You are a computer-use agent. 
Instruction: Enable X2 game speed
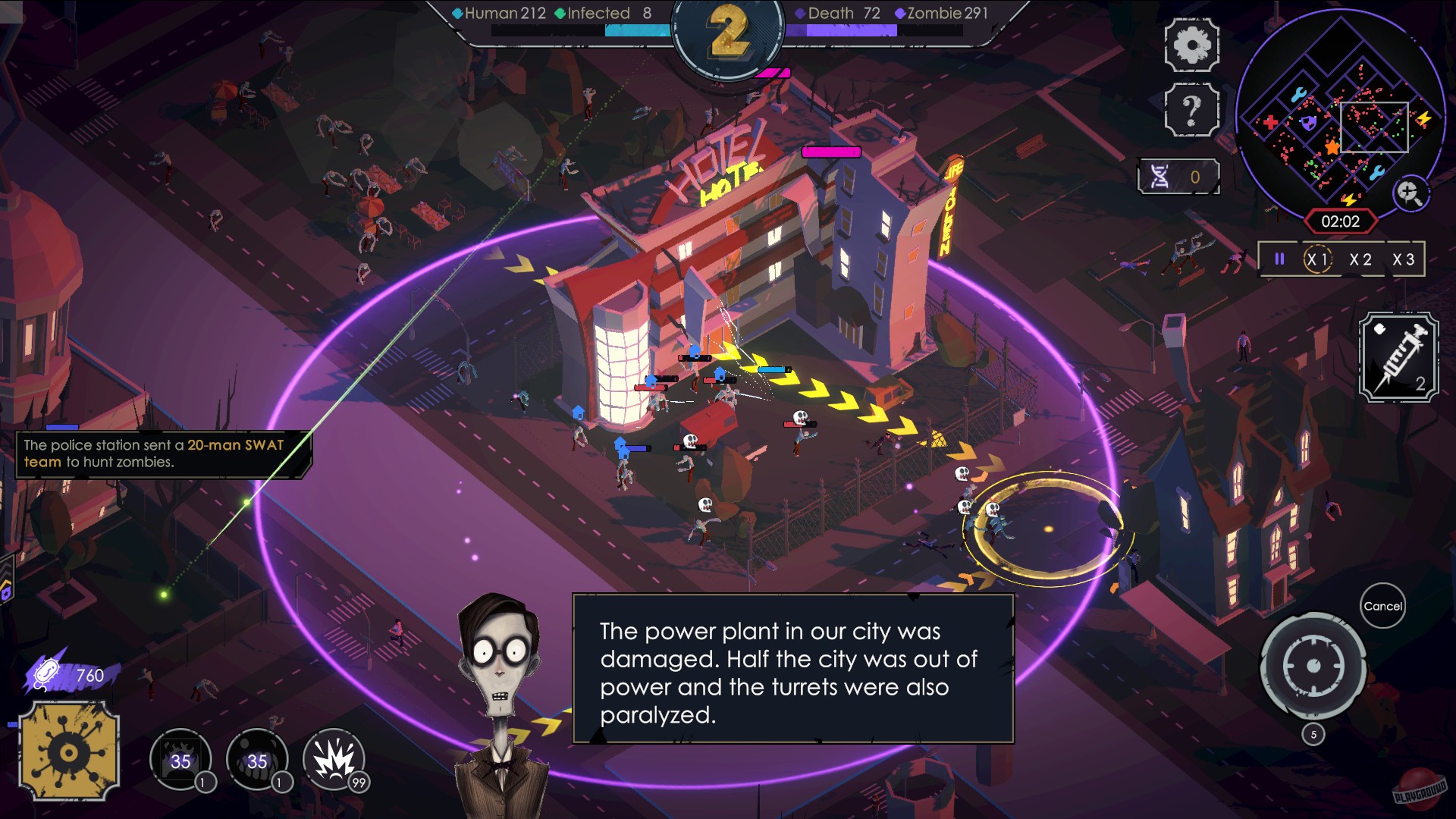(1360, 259)
